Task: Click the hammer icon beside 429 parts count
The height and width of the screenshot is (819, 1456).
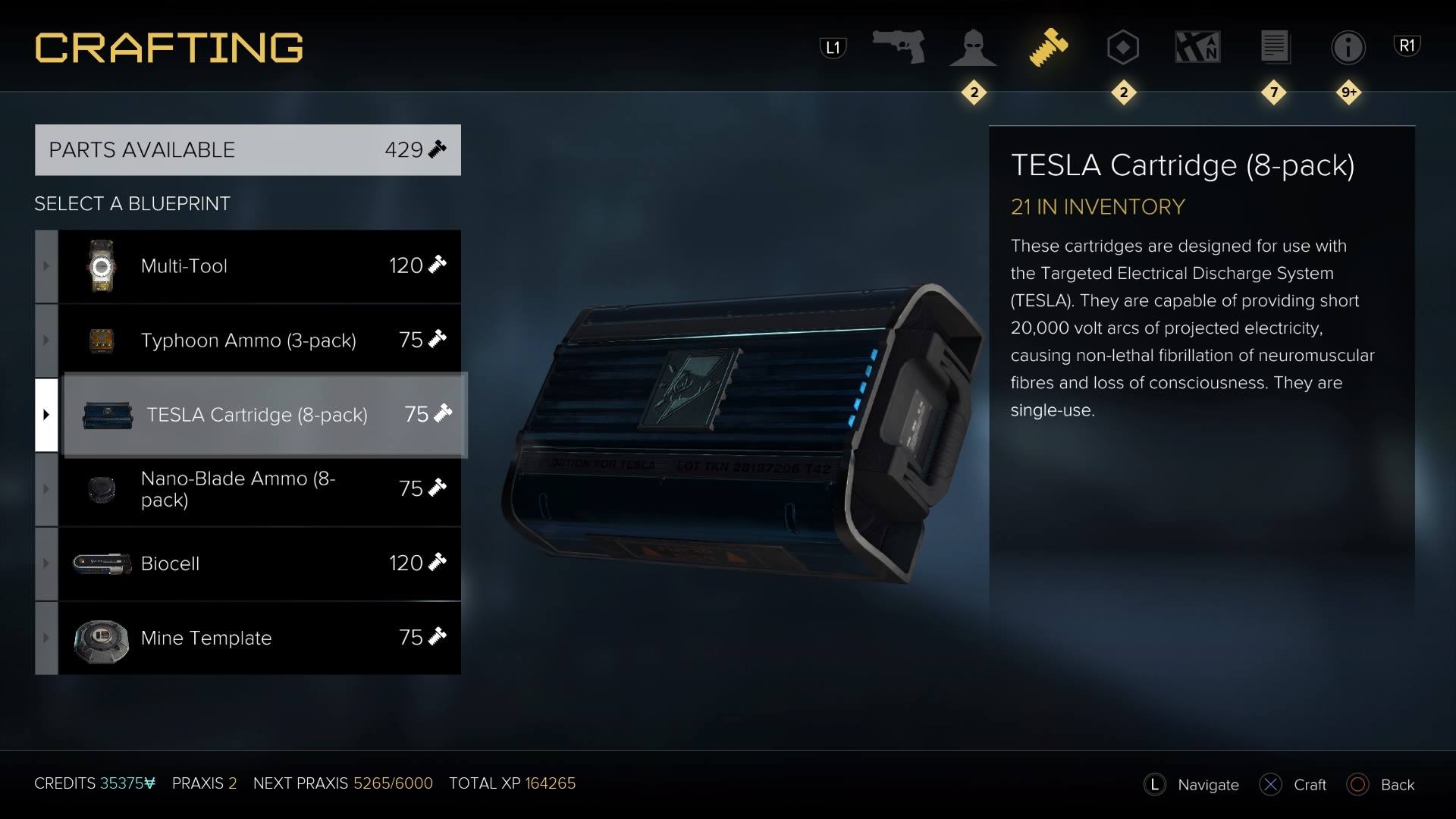Action: (x=436, y=149)
